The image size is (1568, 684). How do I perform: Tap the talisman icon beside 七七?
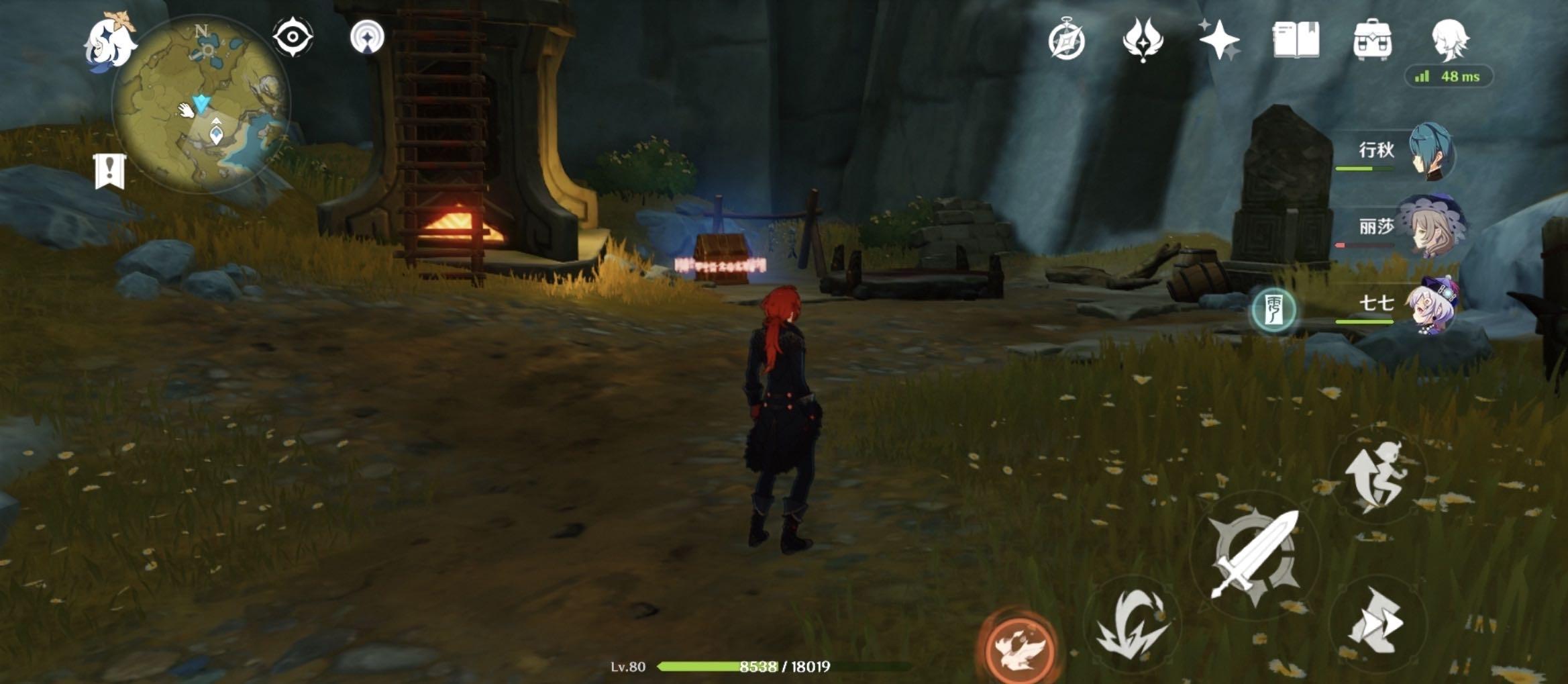(1273, 310)
